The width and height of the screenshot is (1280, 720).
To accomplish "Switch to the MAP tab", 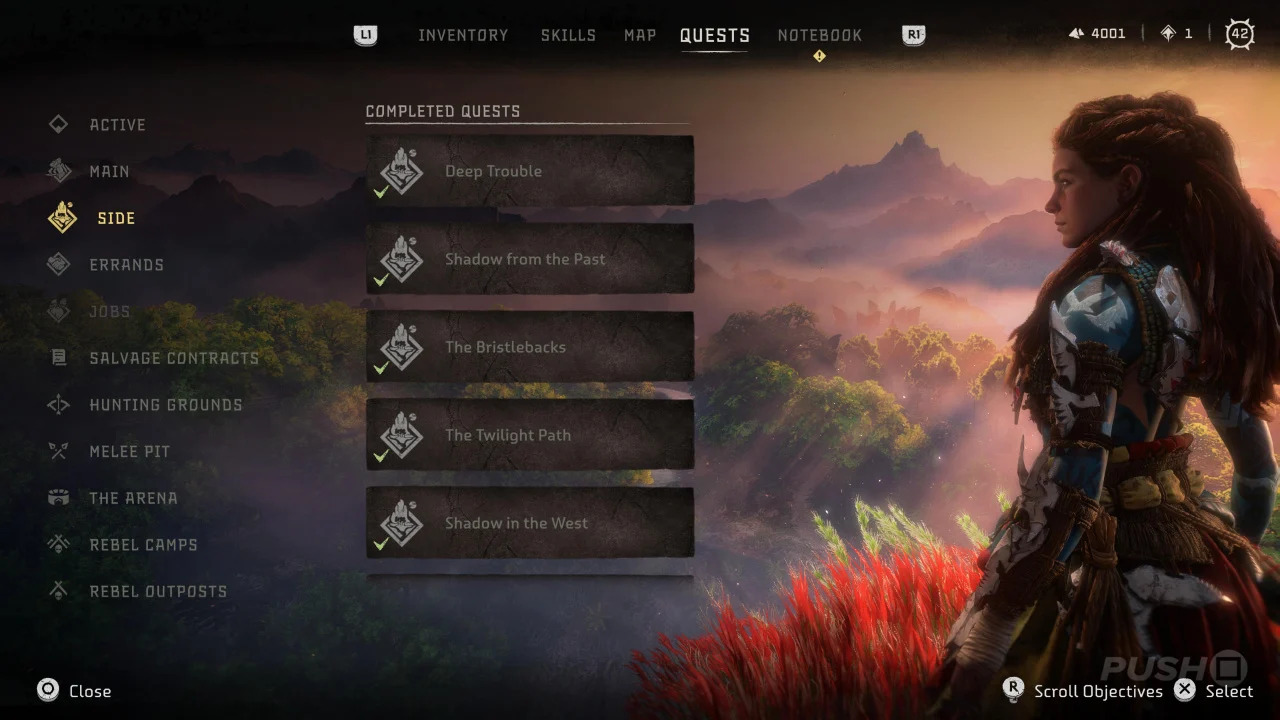I will (x=639, y=34).
